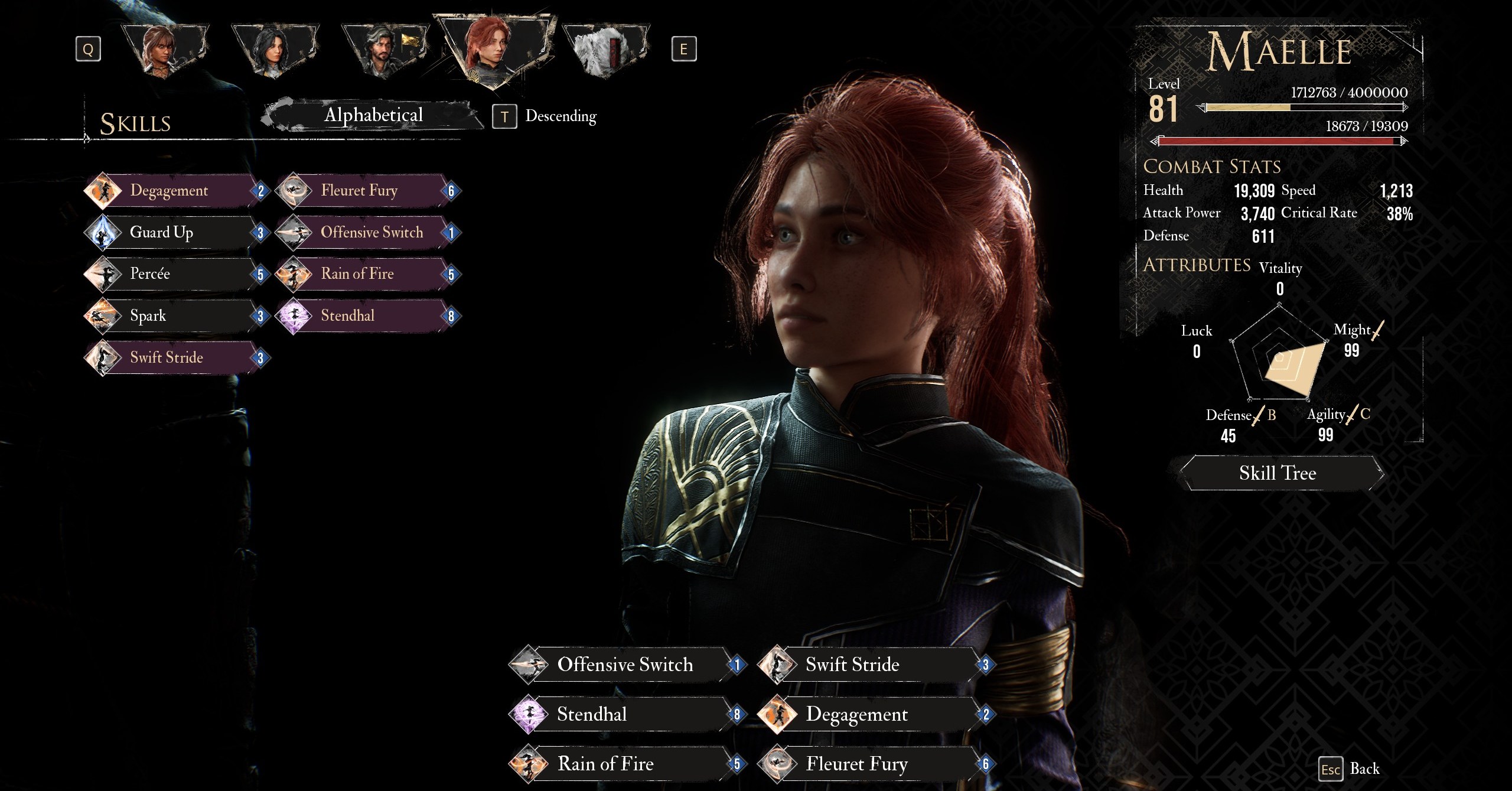Select the equipped Stendhal slot beneath the character
The height and width of the screenshot is (791, 1512).
click(x=626, y=714)
